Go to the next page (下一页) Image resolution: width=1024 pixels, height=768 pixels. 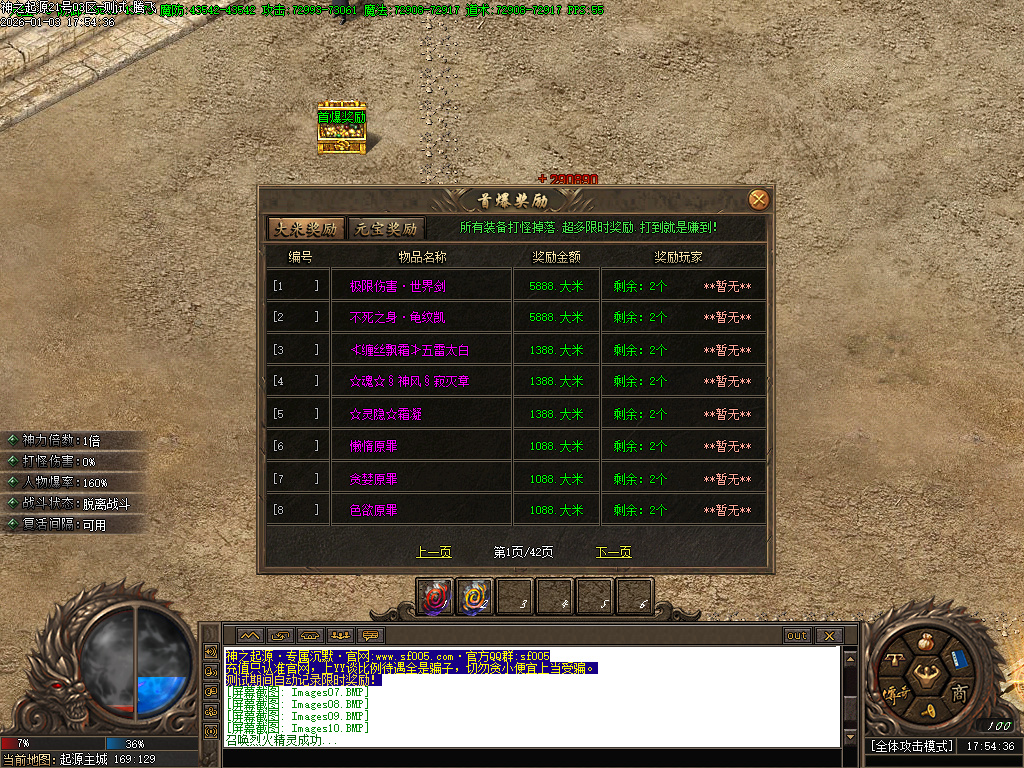[x=613, y=552]
